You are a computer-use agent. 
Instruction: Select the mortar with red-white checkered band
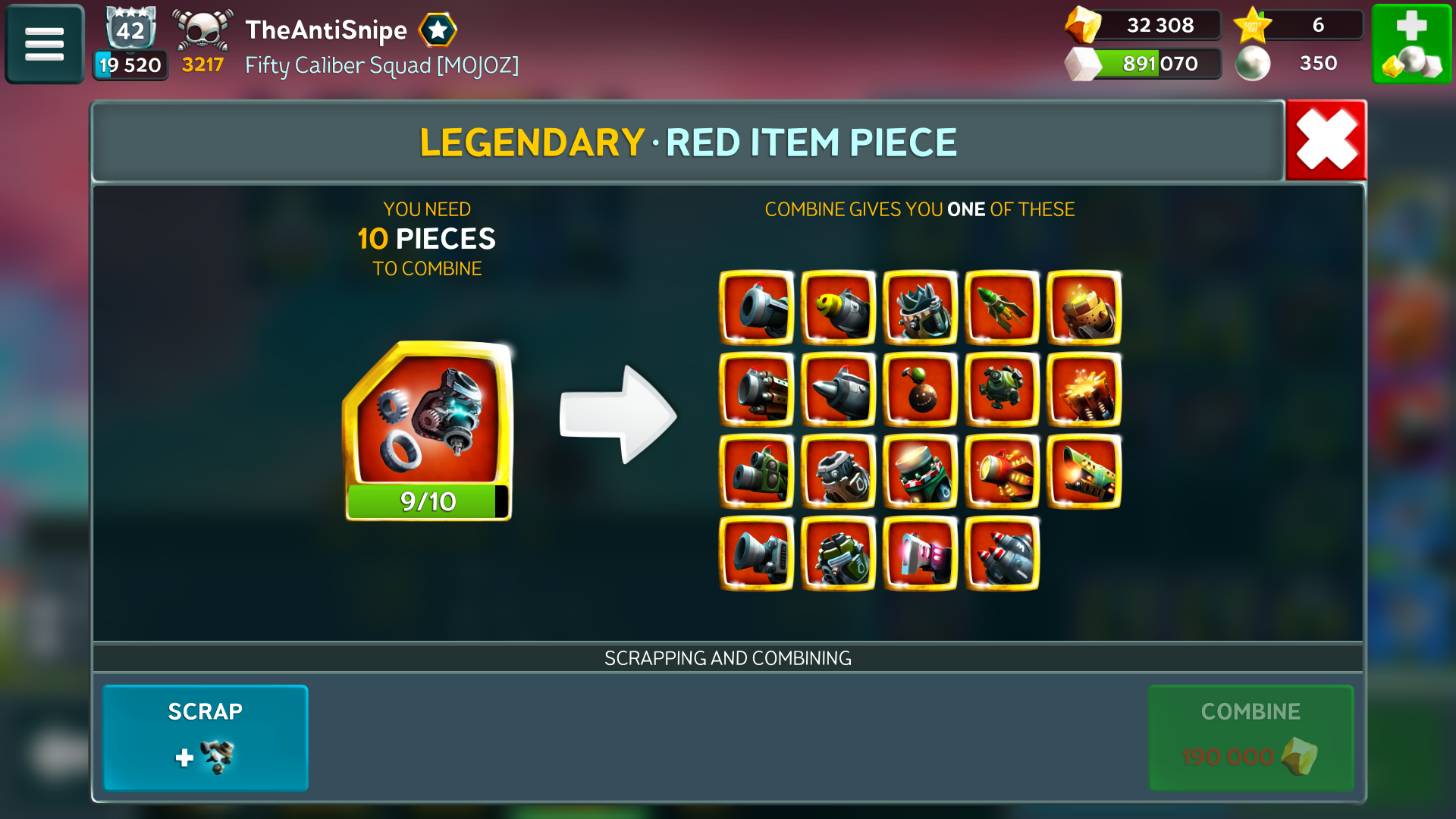[x=920, y=472]
